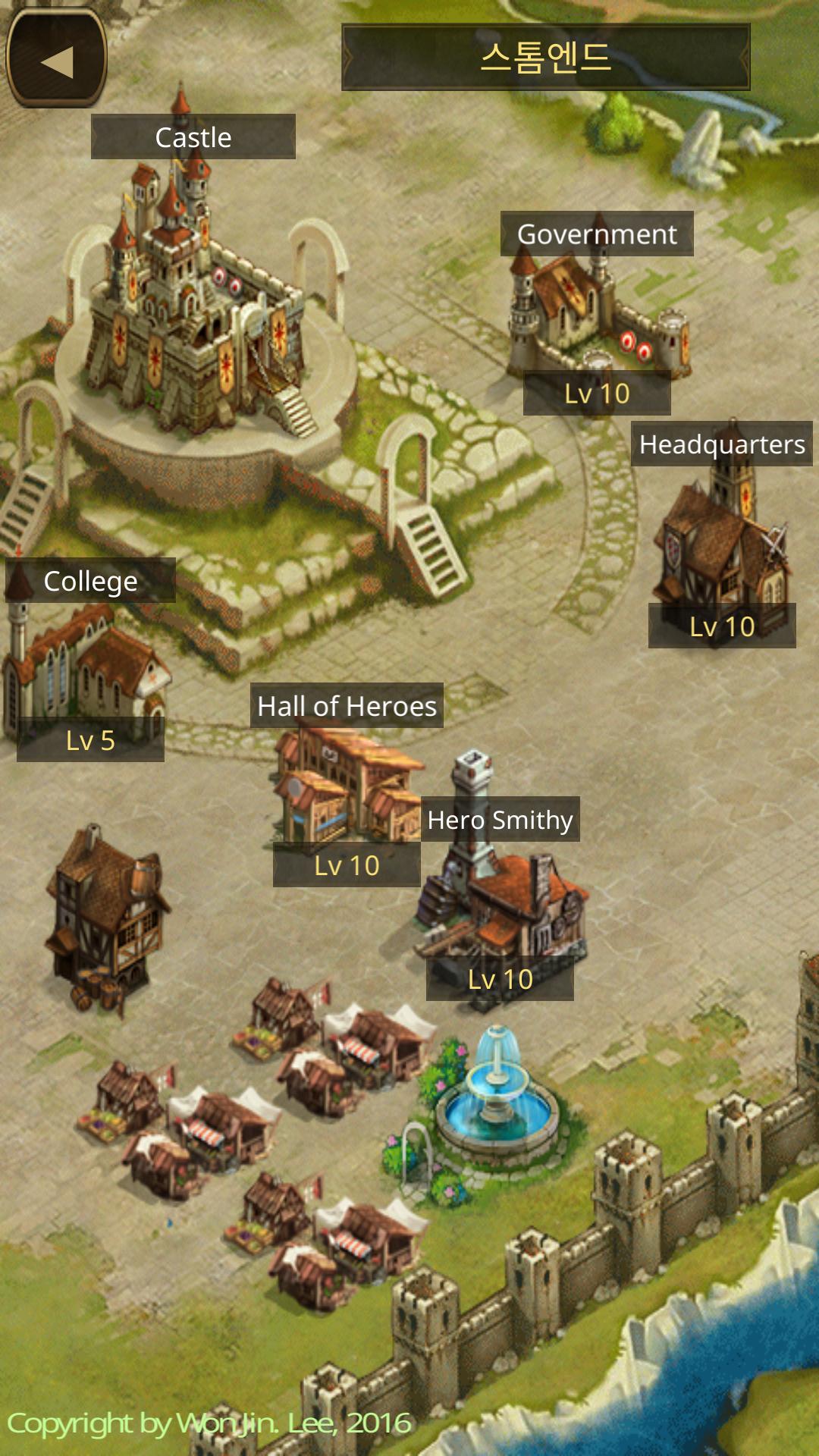Open the College building label
Image resolution: width=819 pixels, height=1456 pixels.
(x=90, y=581)
